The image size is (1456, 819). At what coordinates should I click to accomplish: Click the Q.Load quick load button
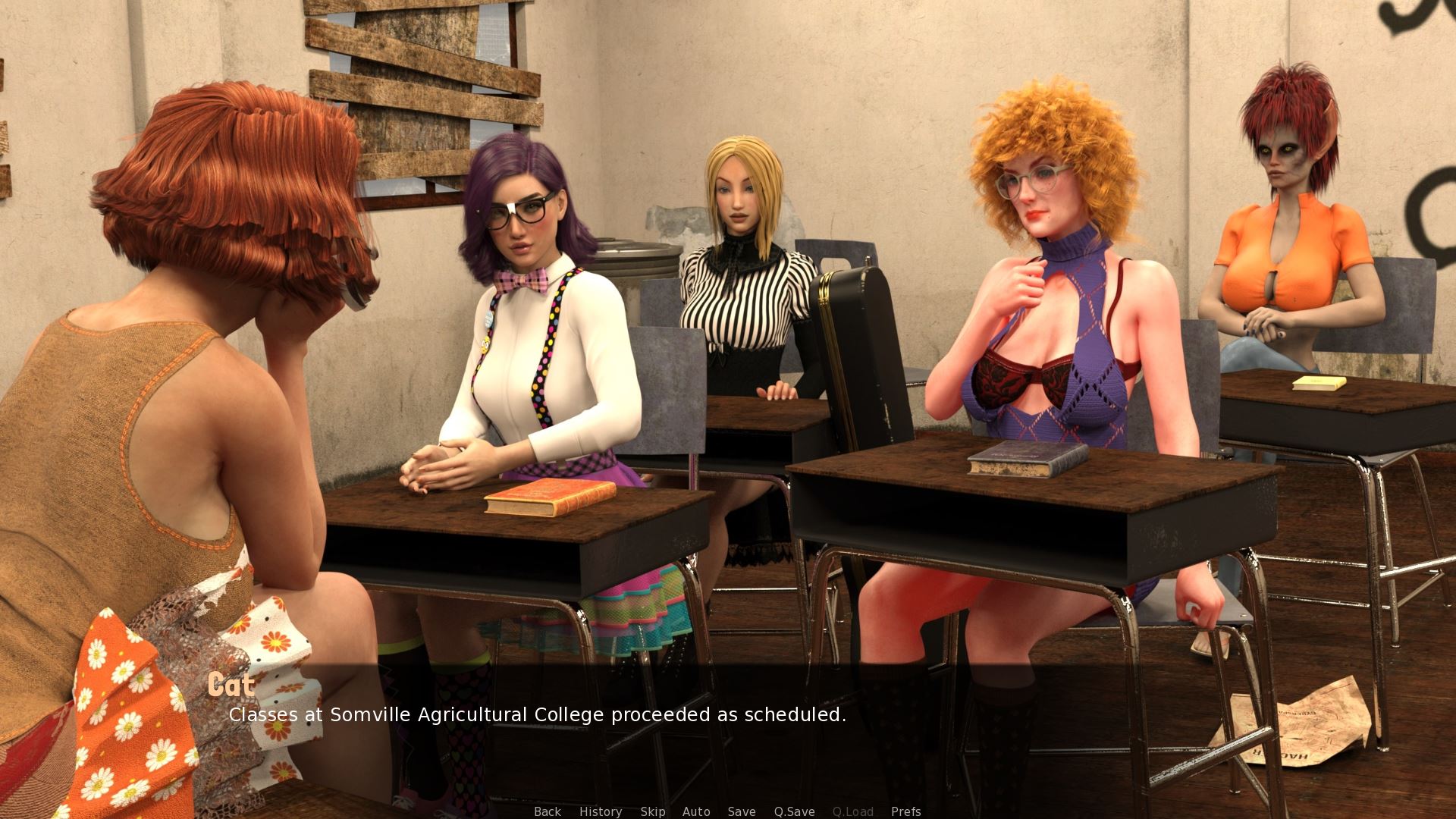[x=853, y=811]
